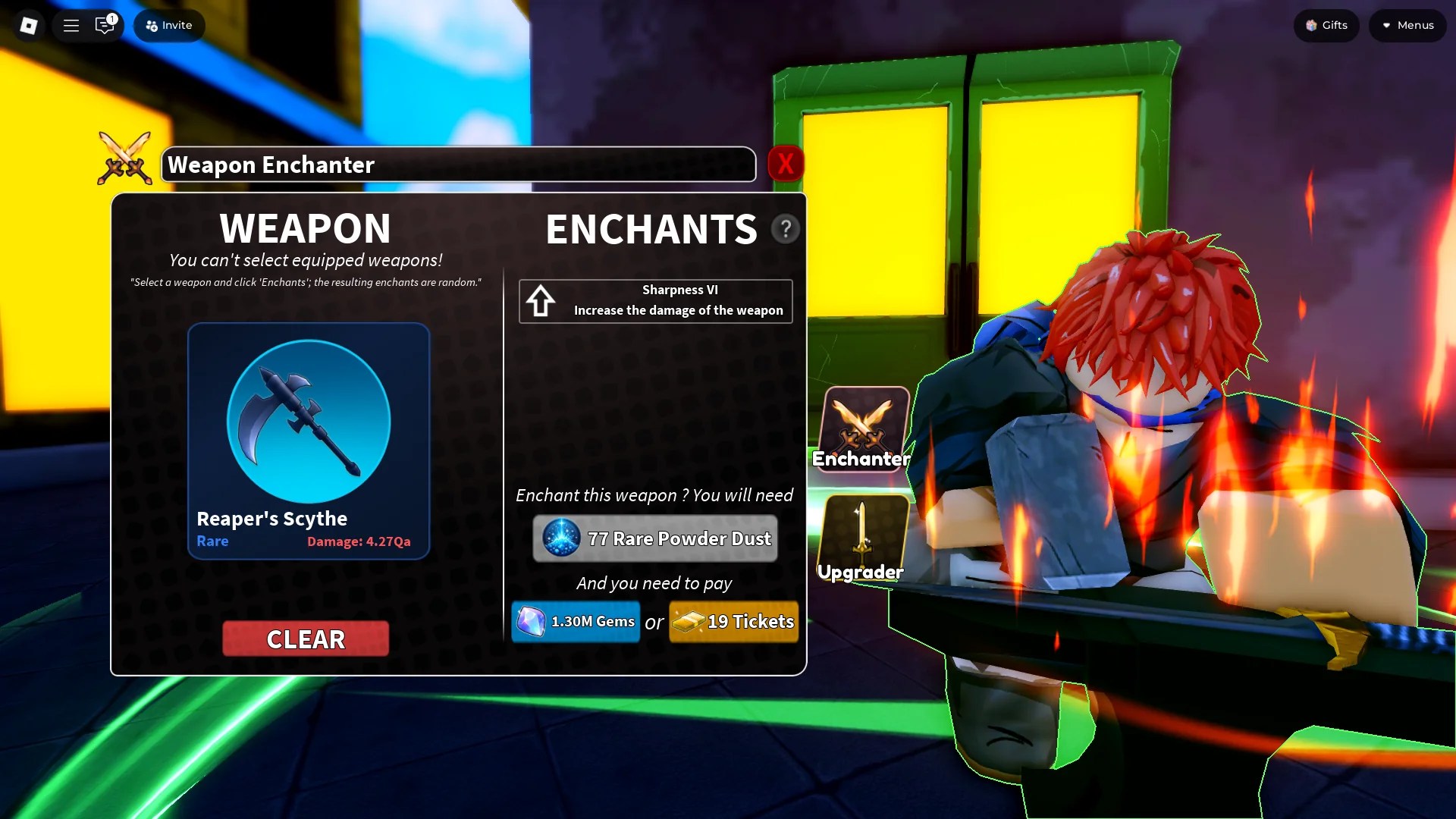Click the Invite button

[x=168, y=25]
